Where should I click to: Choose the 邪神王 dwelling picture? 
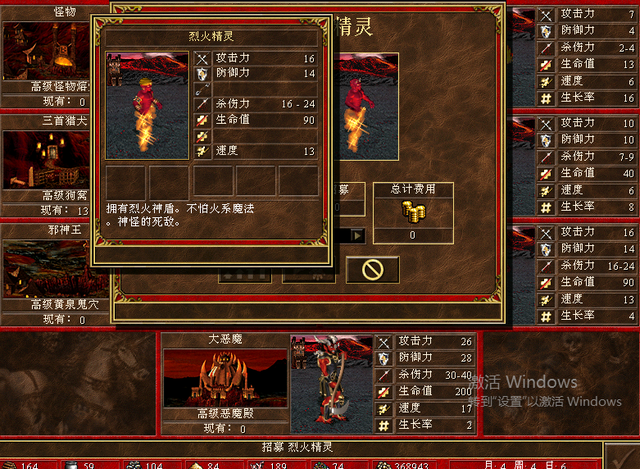click(x=45, y=268)
